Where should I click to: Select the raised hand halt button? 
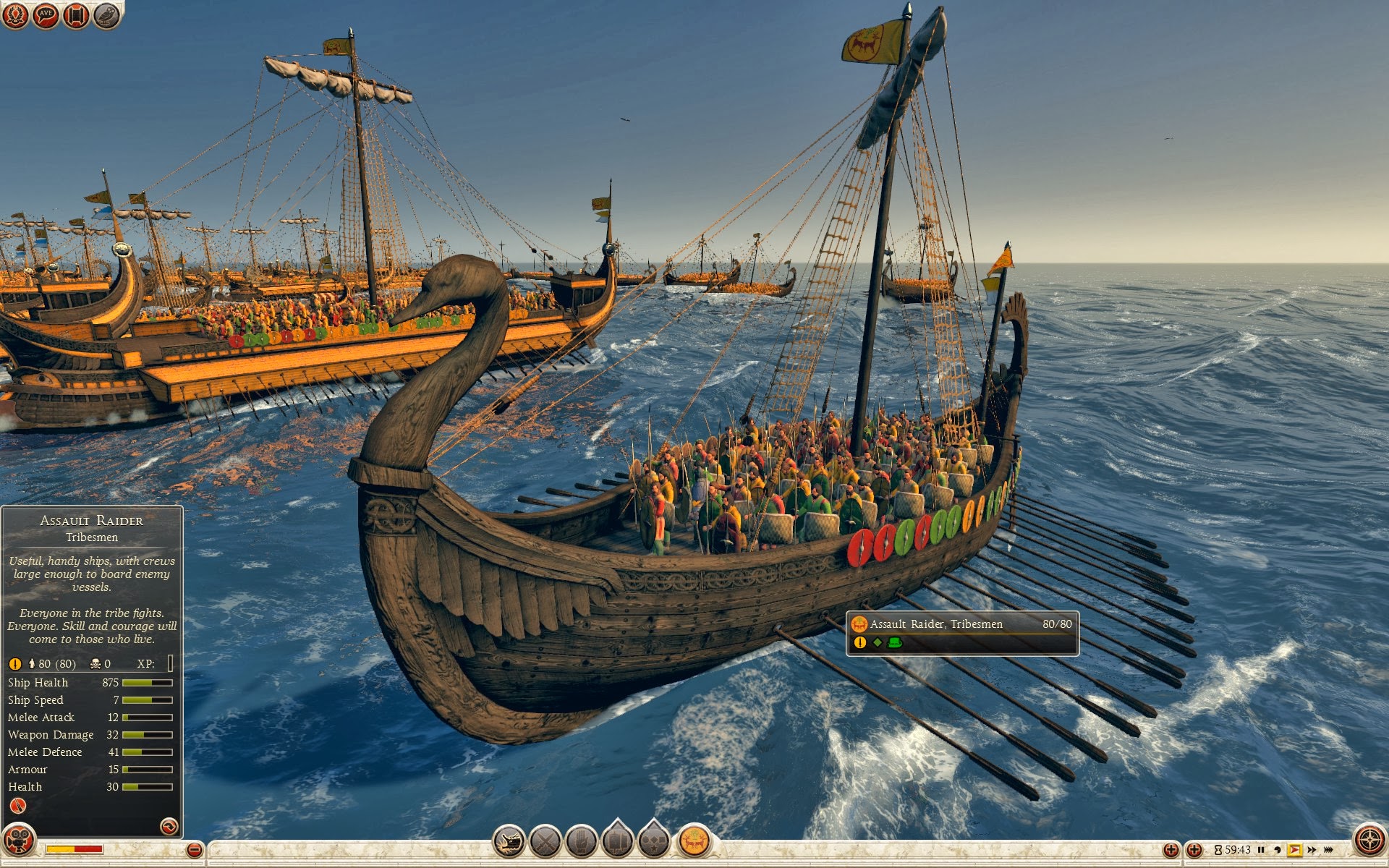tap(581, 841)
